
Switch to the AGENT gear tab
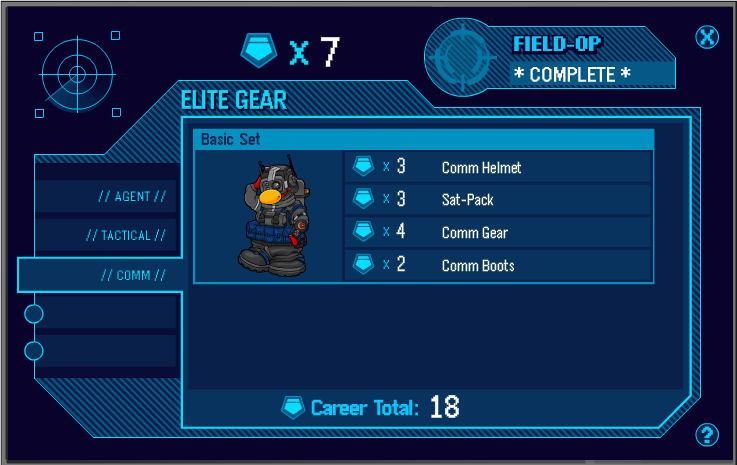107,196
